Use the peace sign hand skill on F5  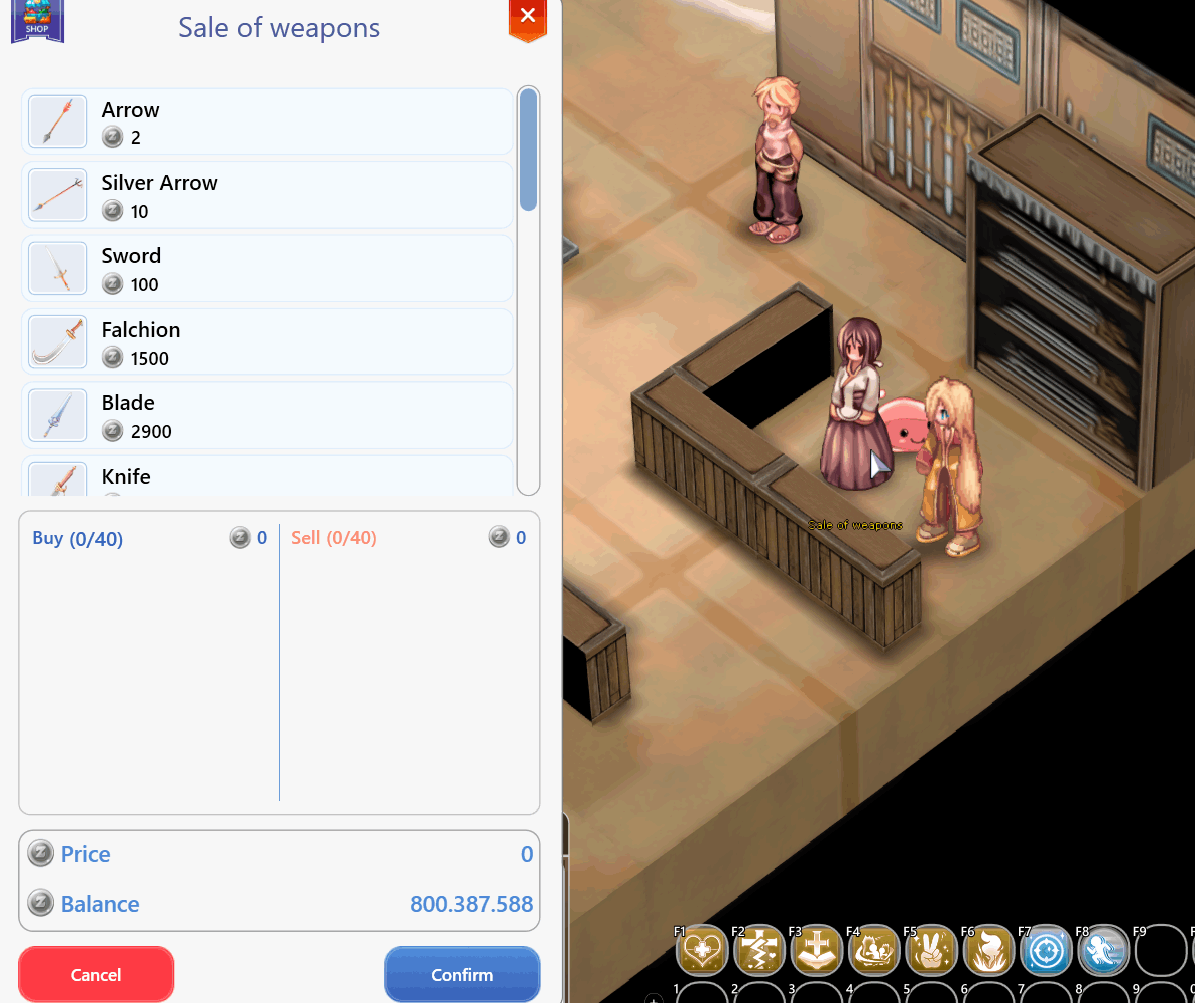(932, 950)
